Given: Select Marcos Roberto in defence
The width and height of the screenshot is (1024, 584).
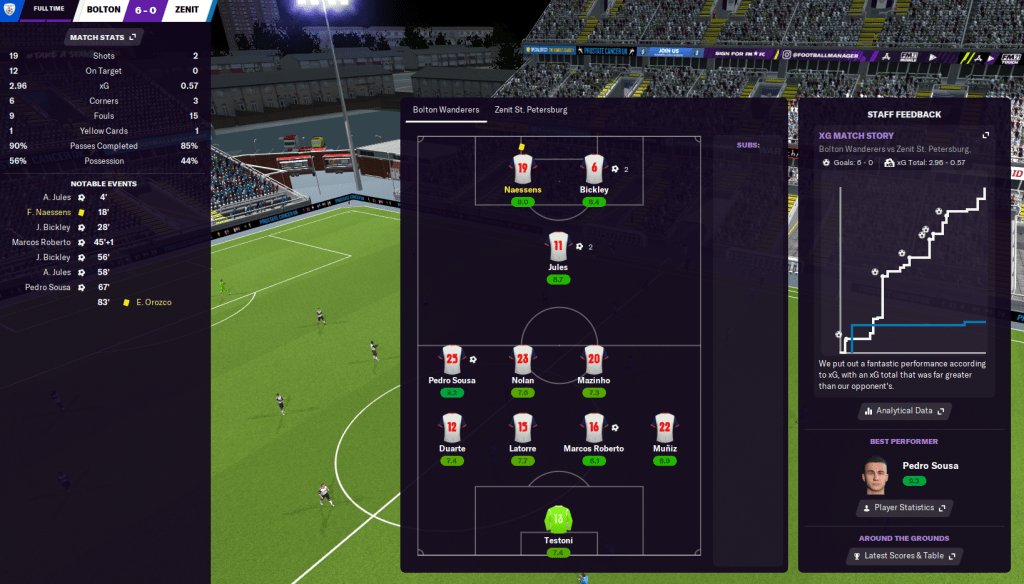Looking at the screenshot, I should 593,428.
